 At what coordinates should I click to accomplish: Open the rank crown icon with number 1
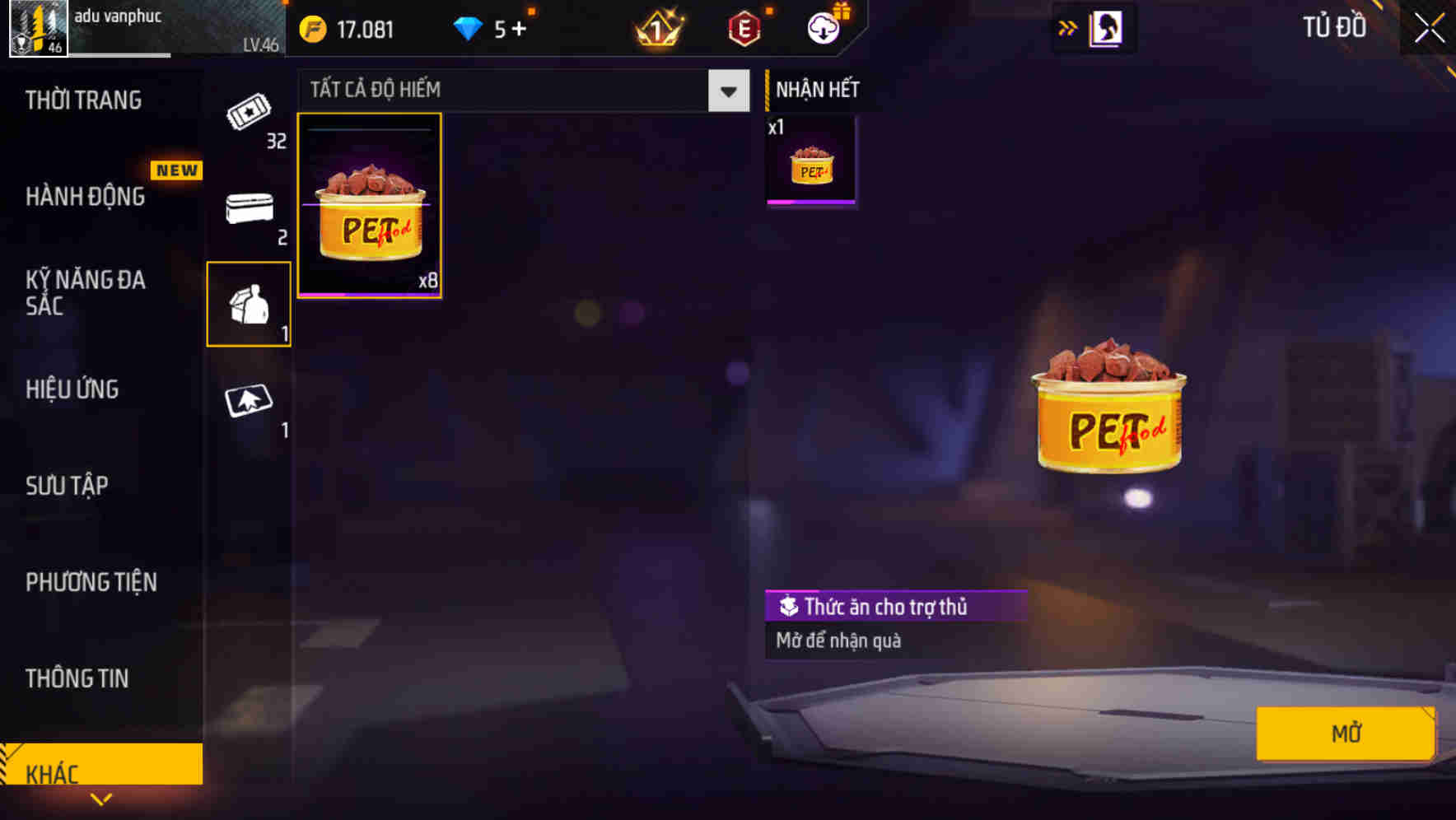click(x=655, y=29)
